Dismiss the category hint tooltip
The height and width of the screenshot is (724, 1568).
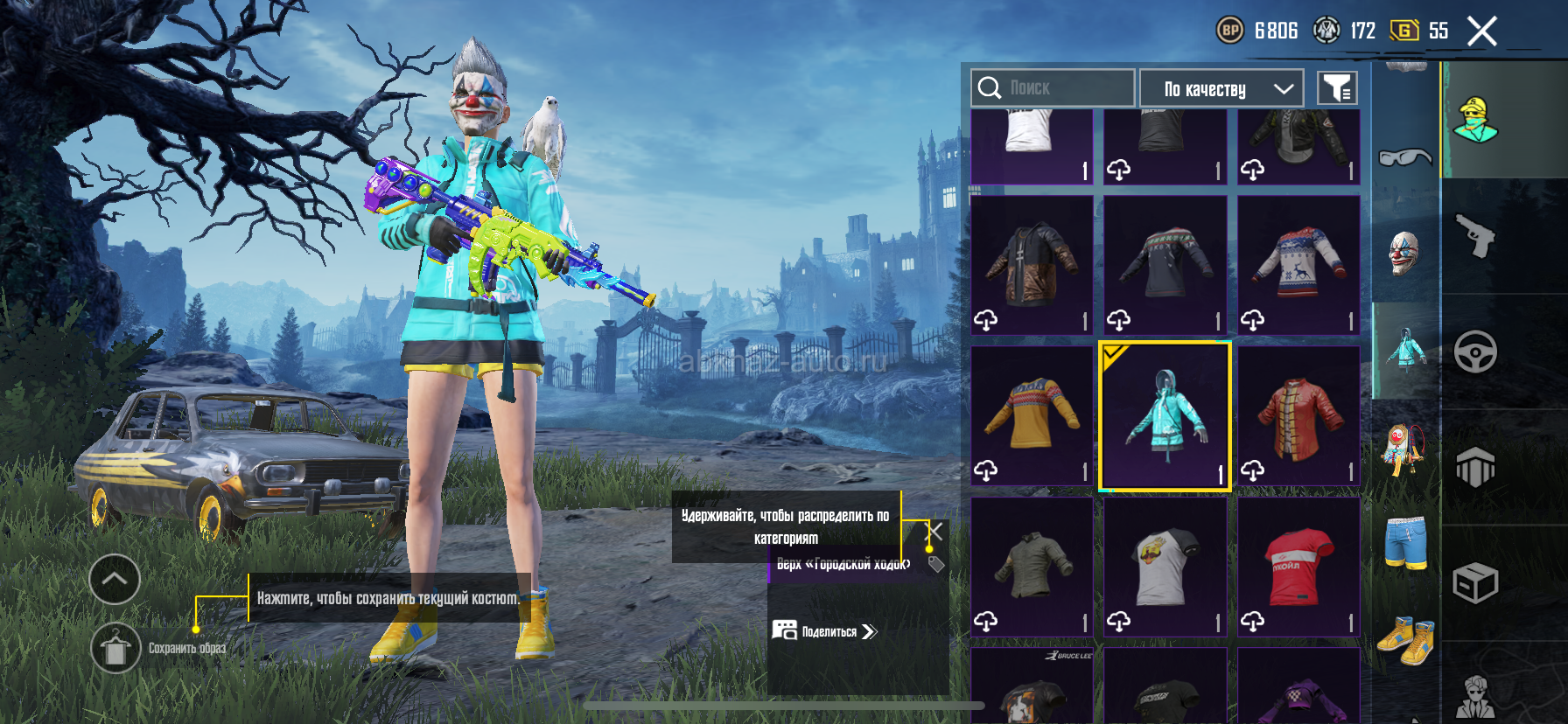pyautogui.click(x=935, y=532)
